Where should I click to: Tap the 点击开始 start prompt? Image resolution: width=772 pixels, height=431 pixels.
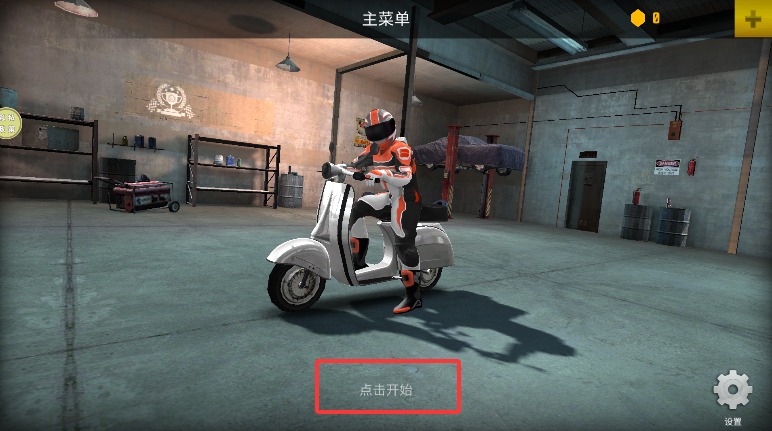tap(387, 389)
